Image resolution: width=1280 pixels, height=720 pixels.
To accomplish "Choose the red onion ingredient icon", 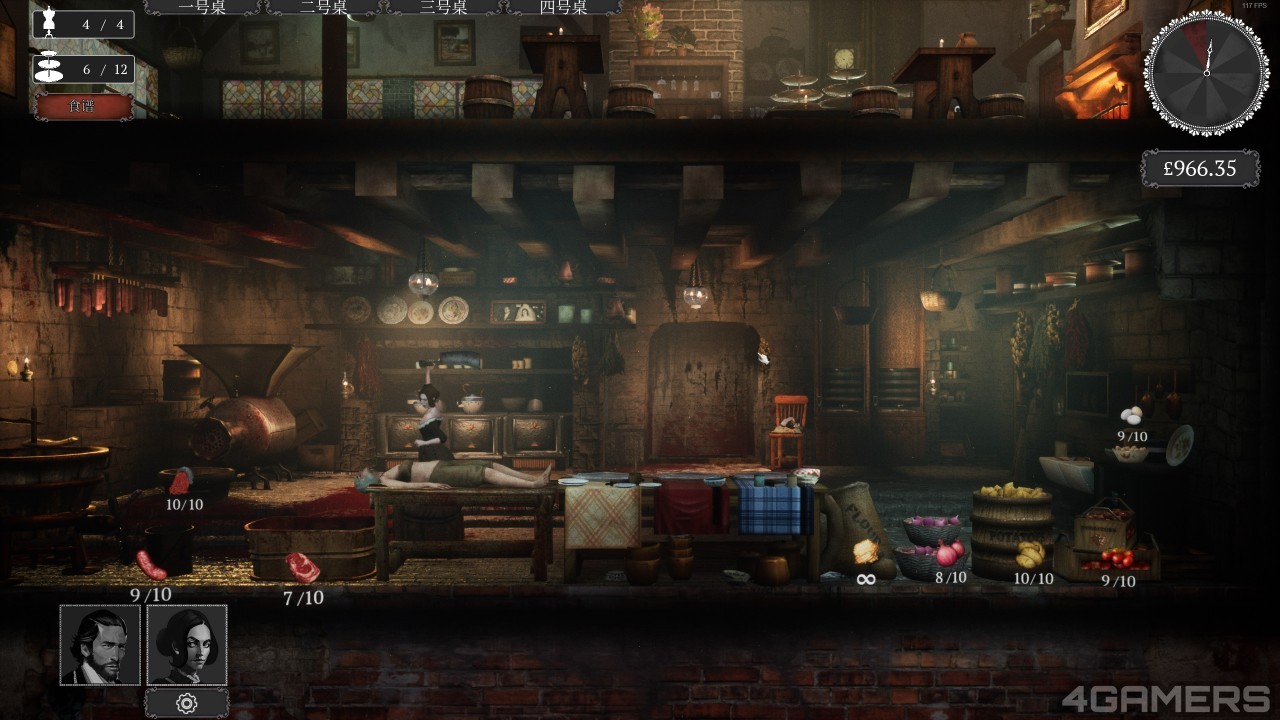I will tap(949, 551).
